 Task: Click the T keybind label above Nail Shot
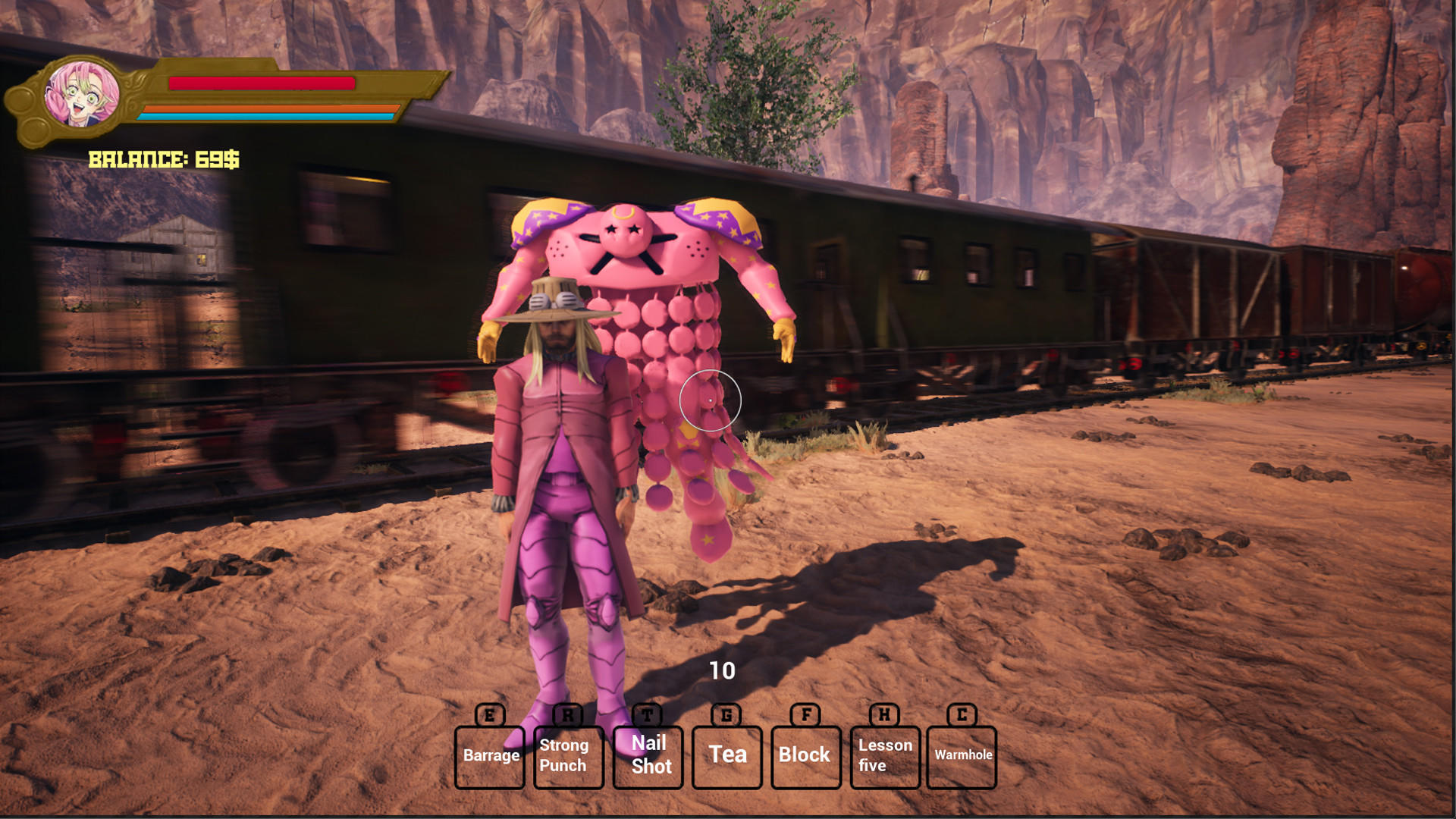pyautogui.click(x=648, y=714)
